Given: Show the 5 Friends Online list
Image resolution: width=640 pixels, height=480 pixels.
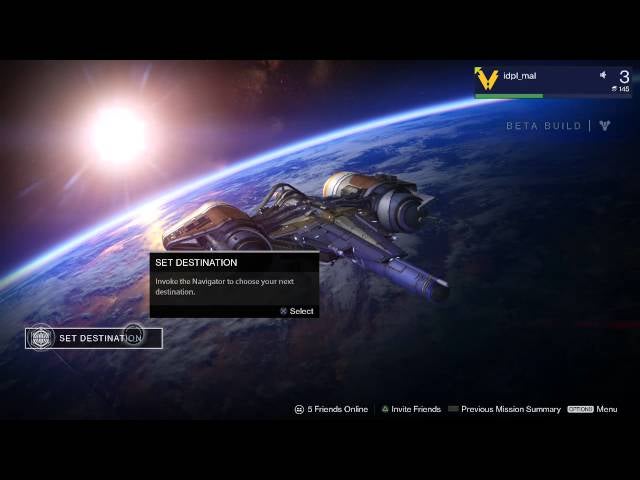Looking at the screenshot, I should 331,409.
